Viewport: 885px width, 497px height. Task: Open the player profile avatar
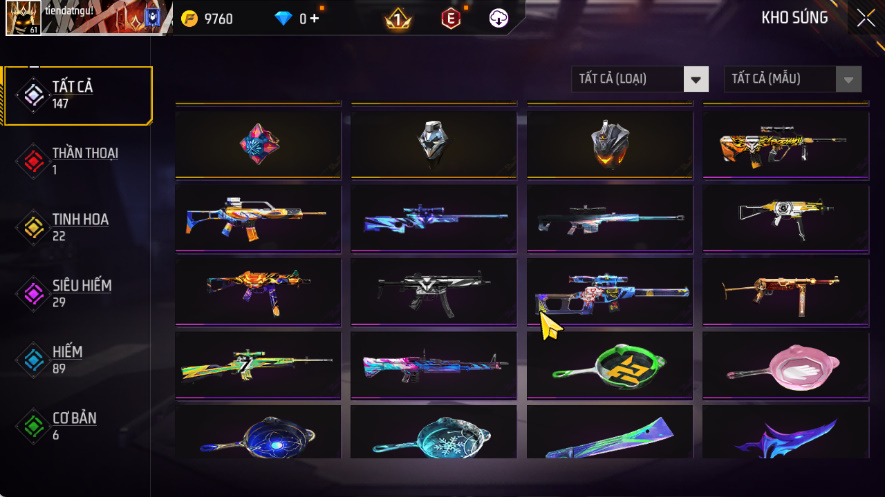[22, 18]
